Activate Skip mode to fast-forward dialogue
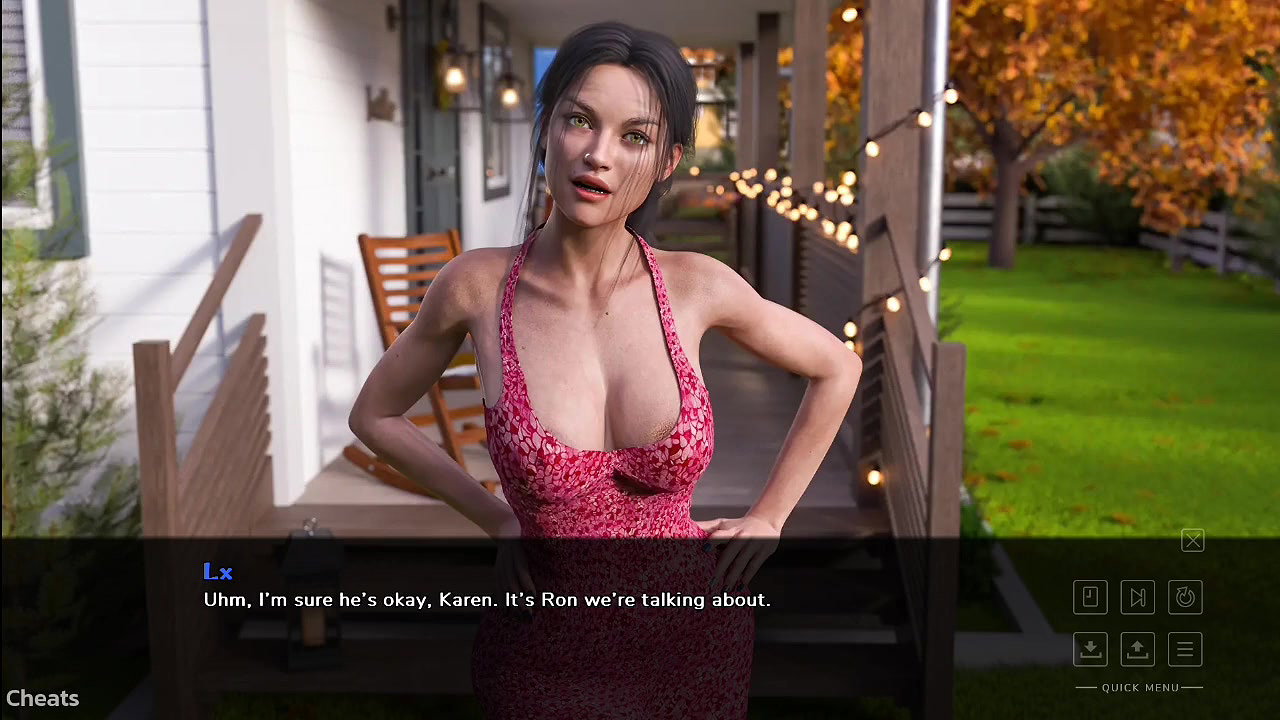The height and width of the screenshot is (720, 1280). pyautogui.click(x=1138, y=597)
